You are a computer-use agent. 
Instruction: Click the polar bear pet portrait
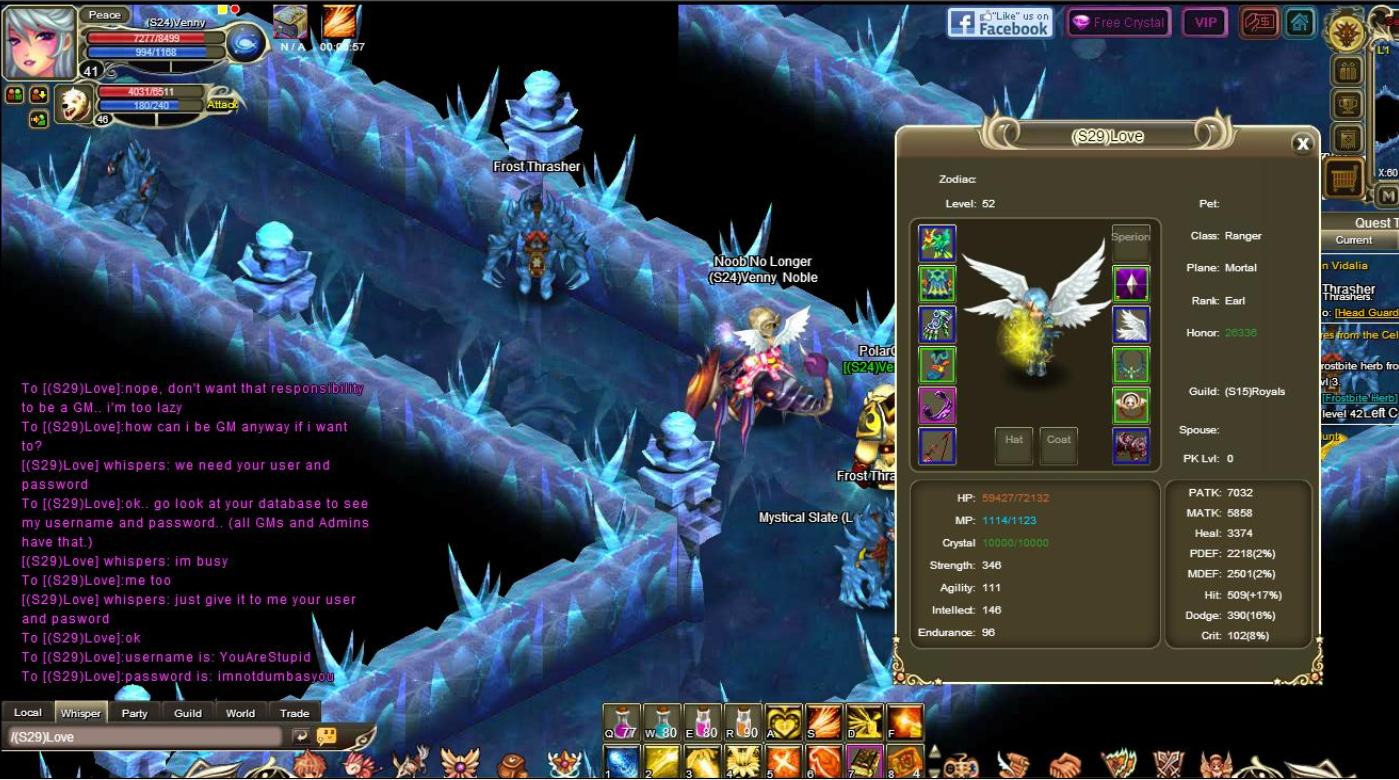click(74, 104)
